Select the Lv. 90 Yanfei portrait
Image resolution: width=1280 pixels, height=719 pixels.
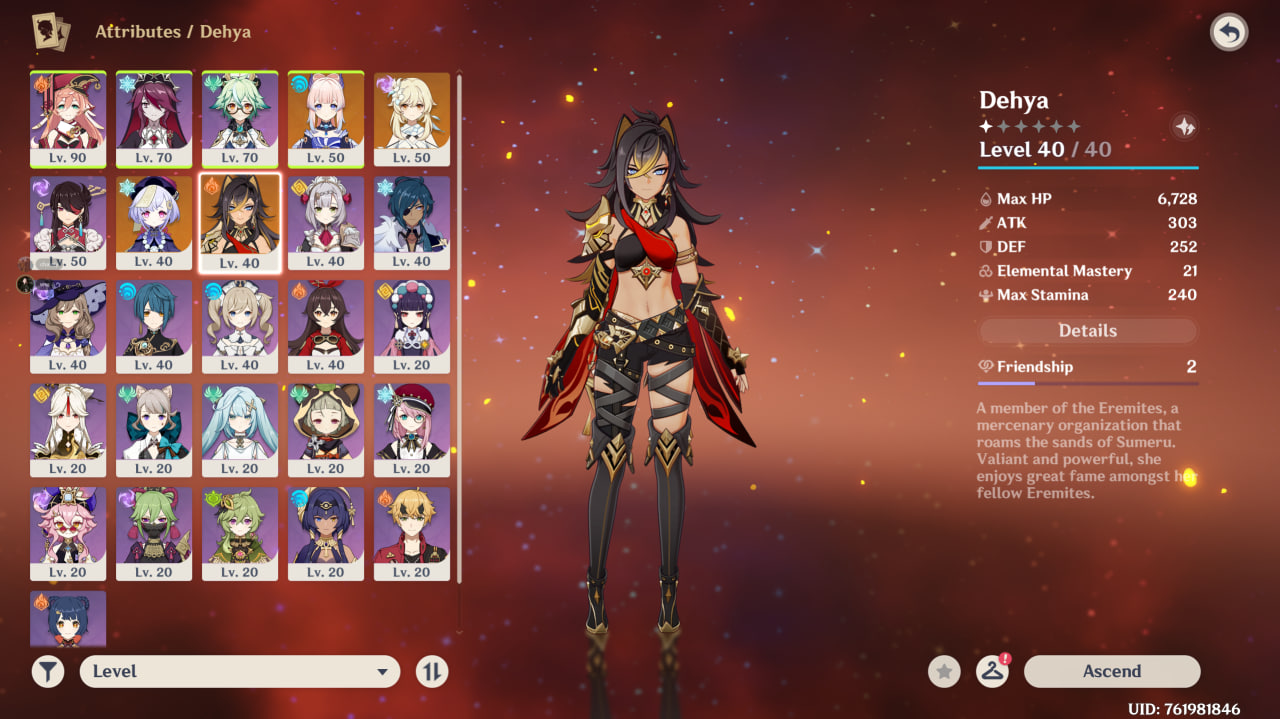[68, 118]
